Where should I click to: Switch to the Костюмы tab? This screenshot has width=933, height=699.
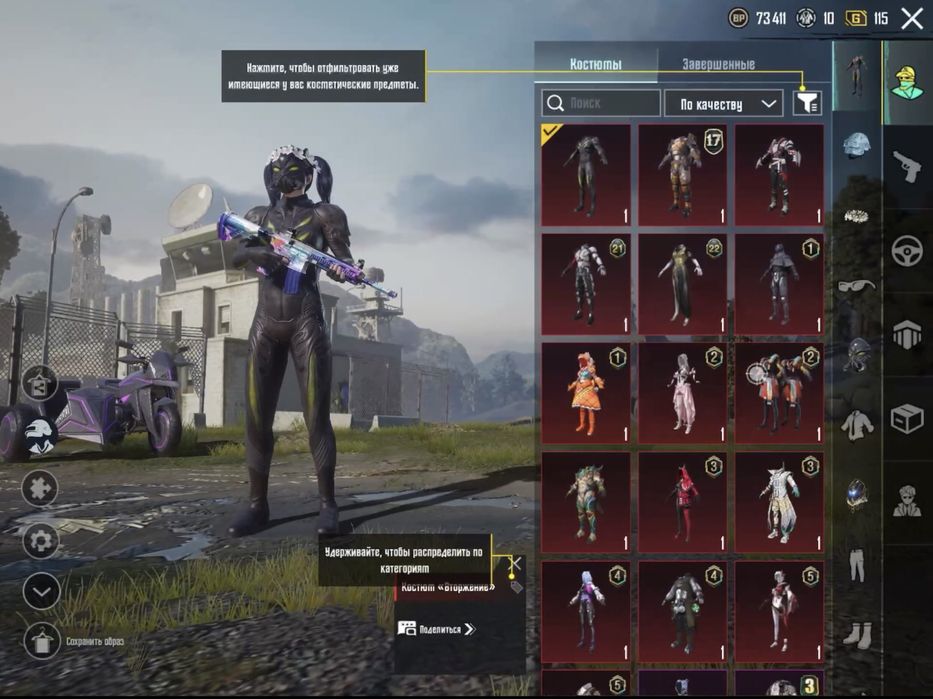coord(596,64)
